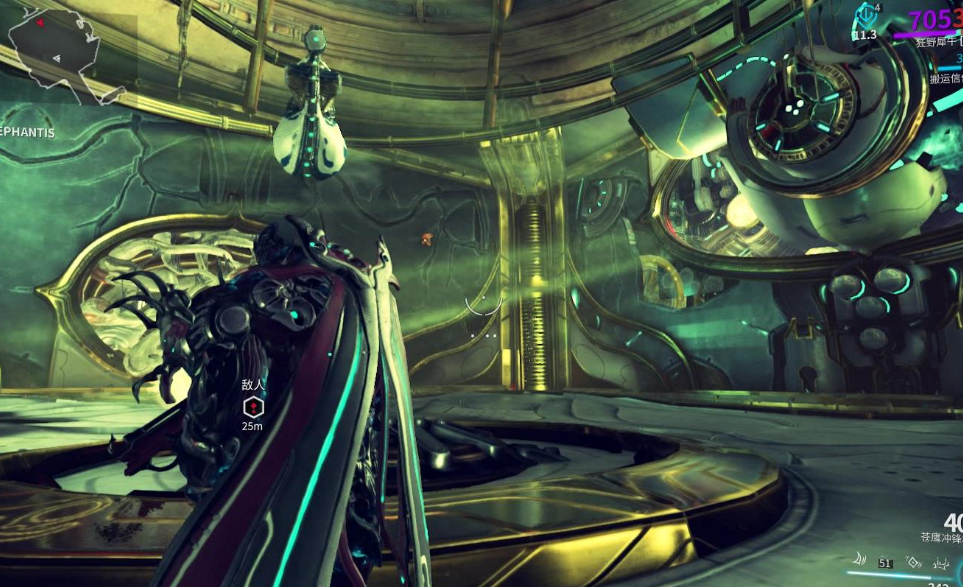Activate the diamond-shaped third ability

[x=913, y=563]
